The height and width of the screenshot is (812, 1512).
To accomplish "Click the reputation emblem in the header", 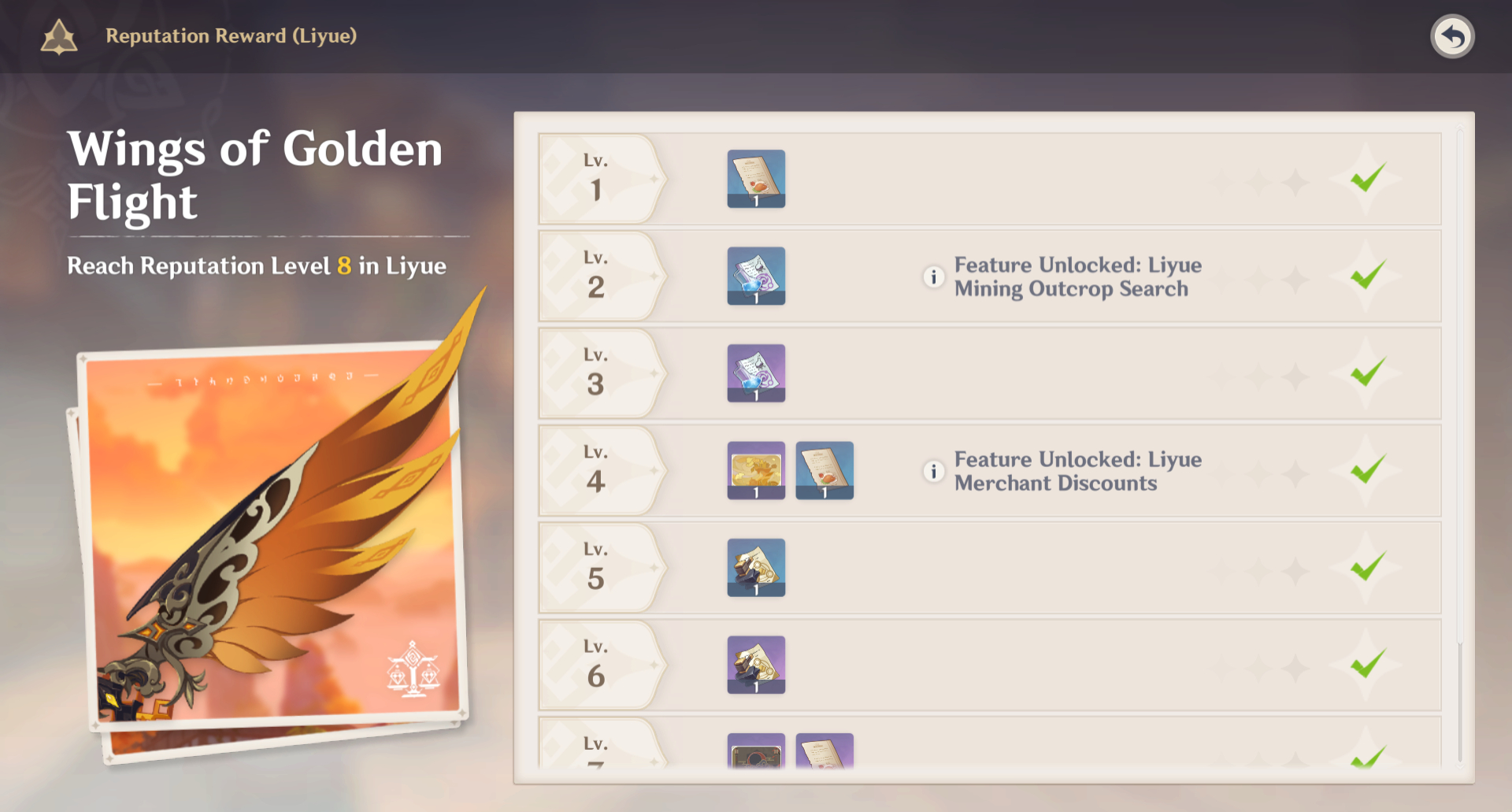I will point(59,35).
